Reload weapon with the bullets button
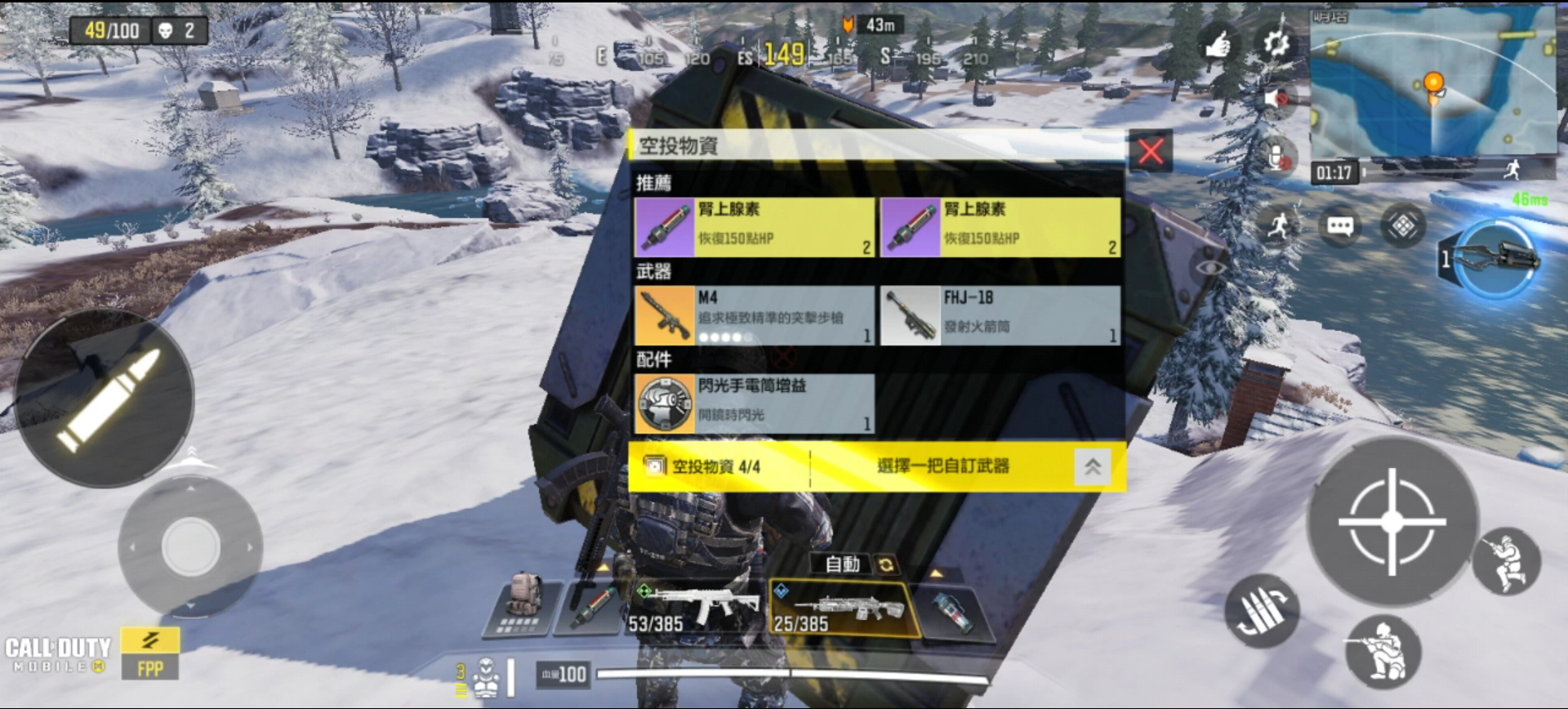Viewport: 1568px width, 709px height. click(1262, 611)
